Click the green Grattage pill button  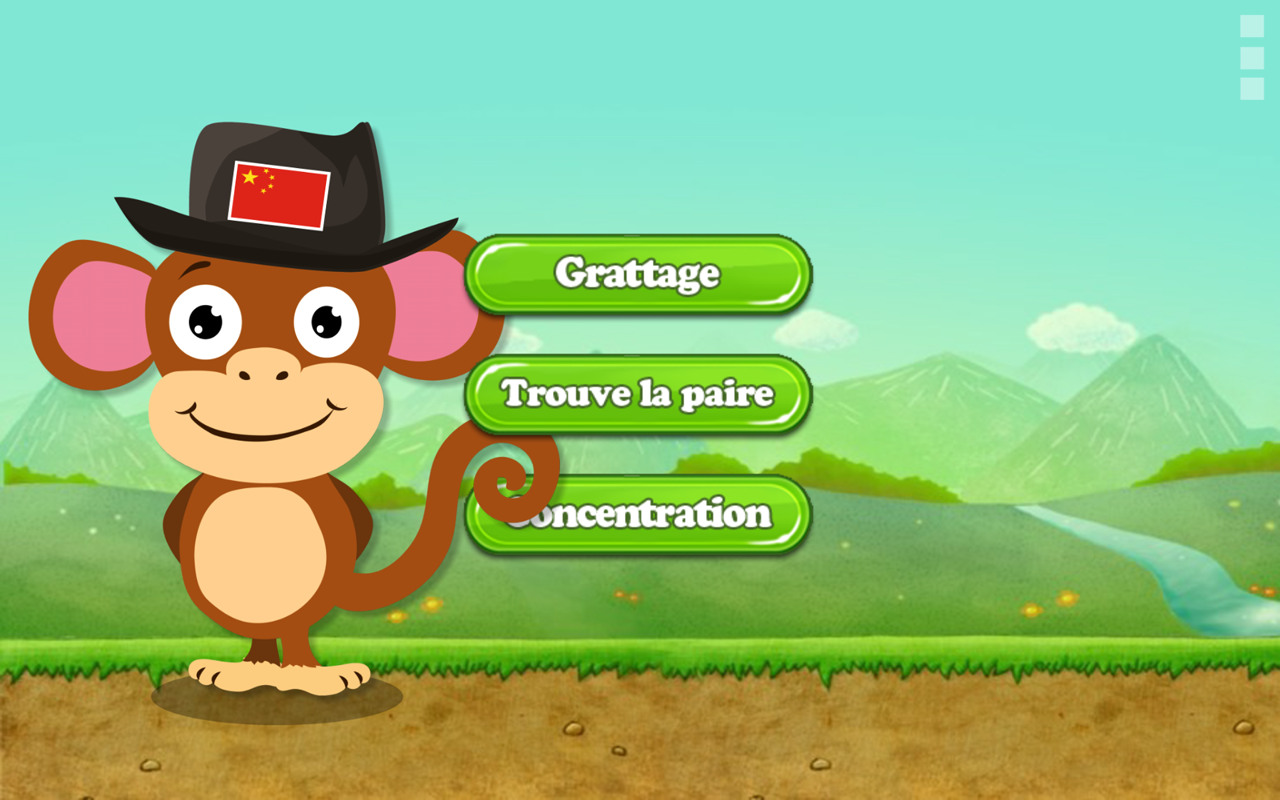(637, 274)
